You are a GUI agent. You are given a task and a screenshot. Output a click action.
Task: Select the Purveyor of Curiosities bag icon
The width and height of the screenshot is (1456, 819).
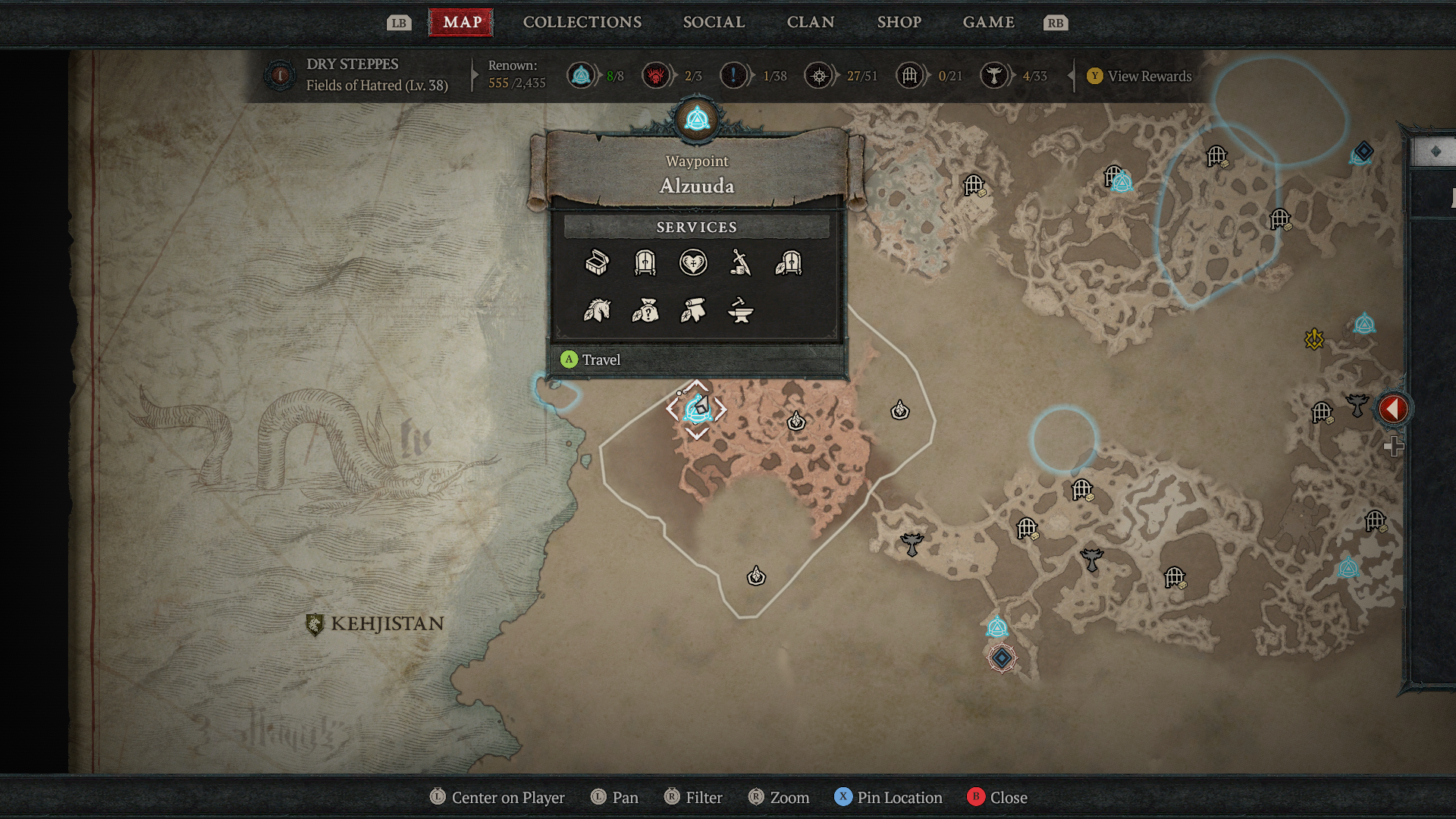point(645,312)
